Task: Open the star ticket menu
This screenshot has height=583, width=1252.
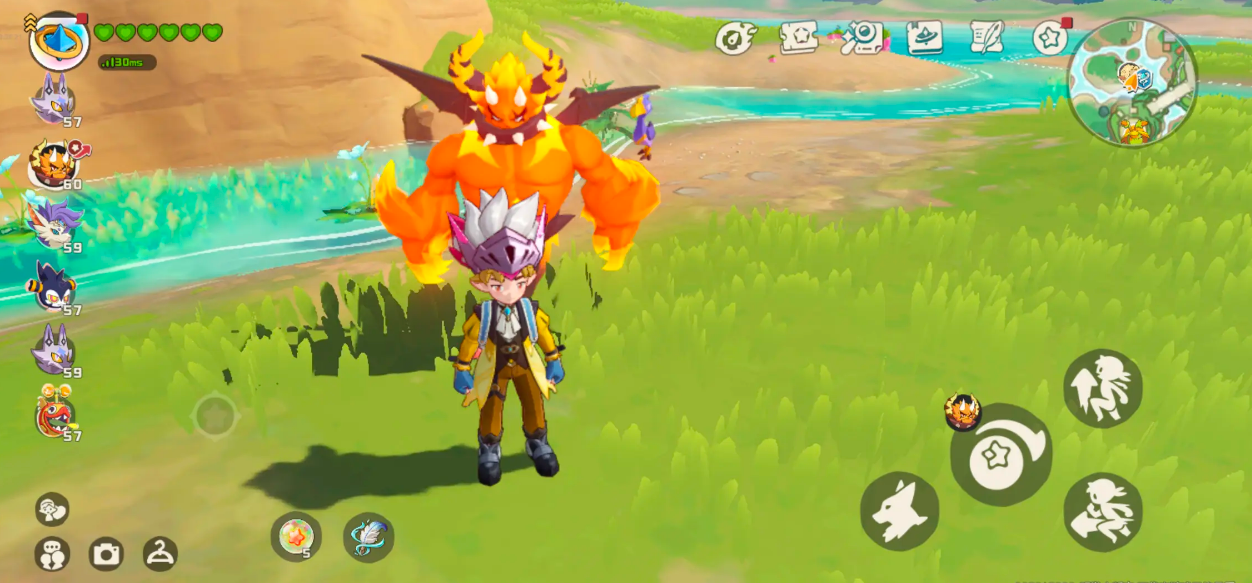Action: point(798,38)
